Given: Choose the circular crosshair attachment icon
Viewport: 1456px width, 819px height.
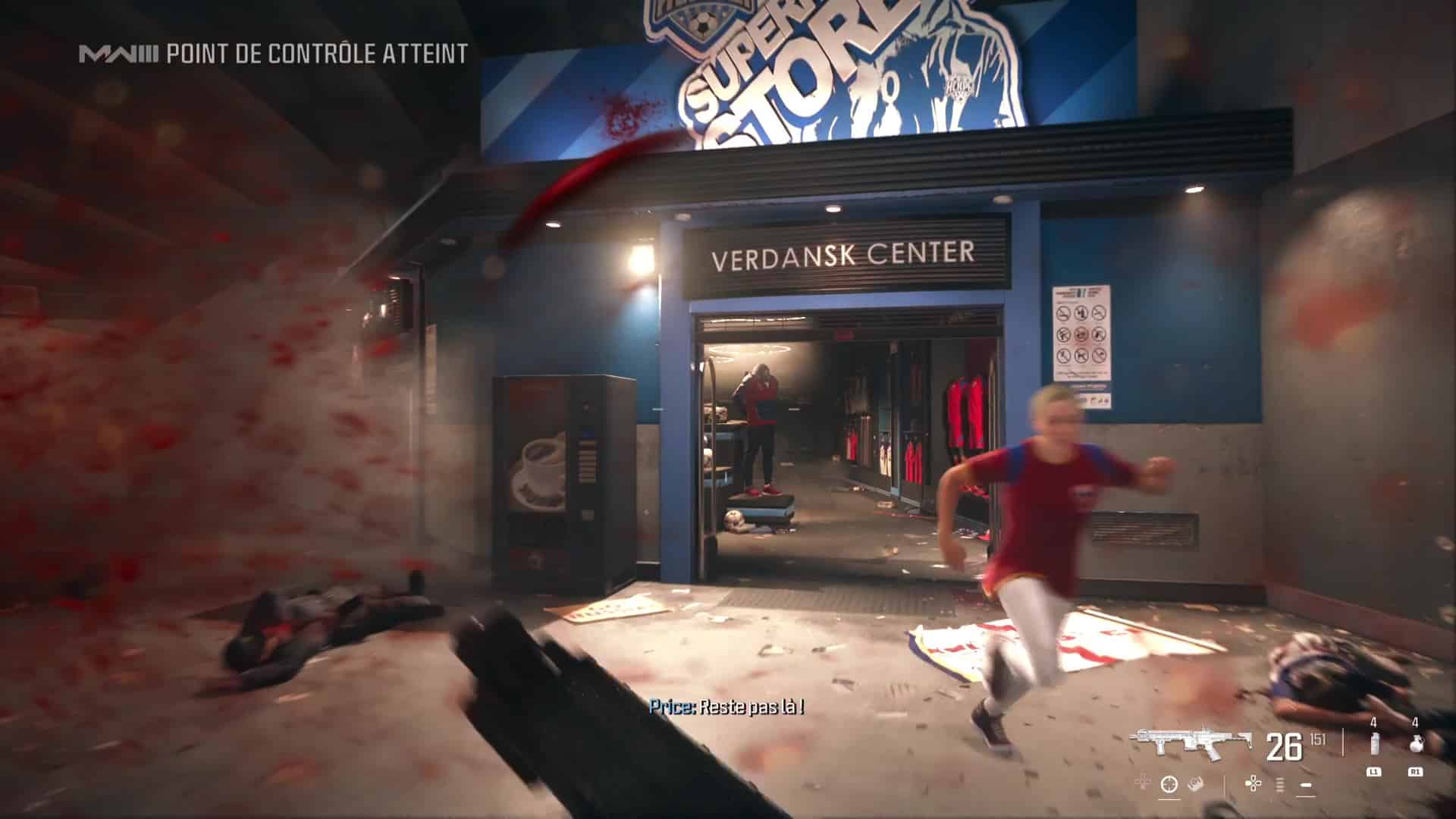Looking at the screenshot, I should [1169, 784].
